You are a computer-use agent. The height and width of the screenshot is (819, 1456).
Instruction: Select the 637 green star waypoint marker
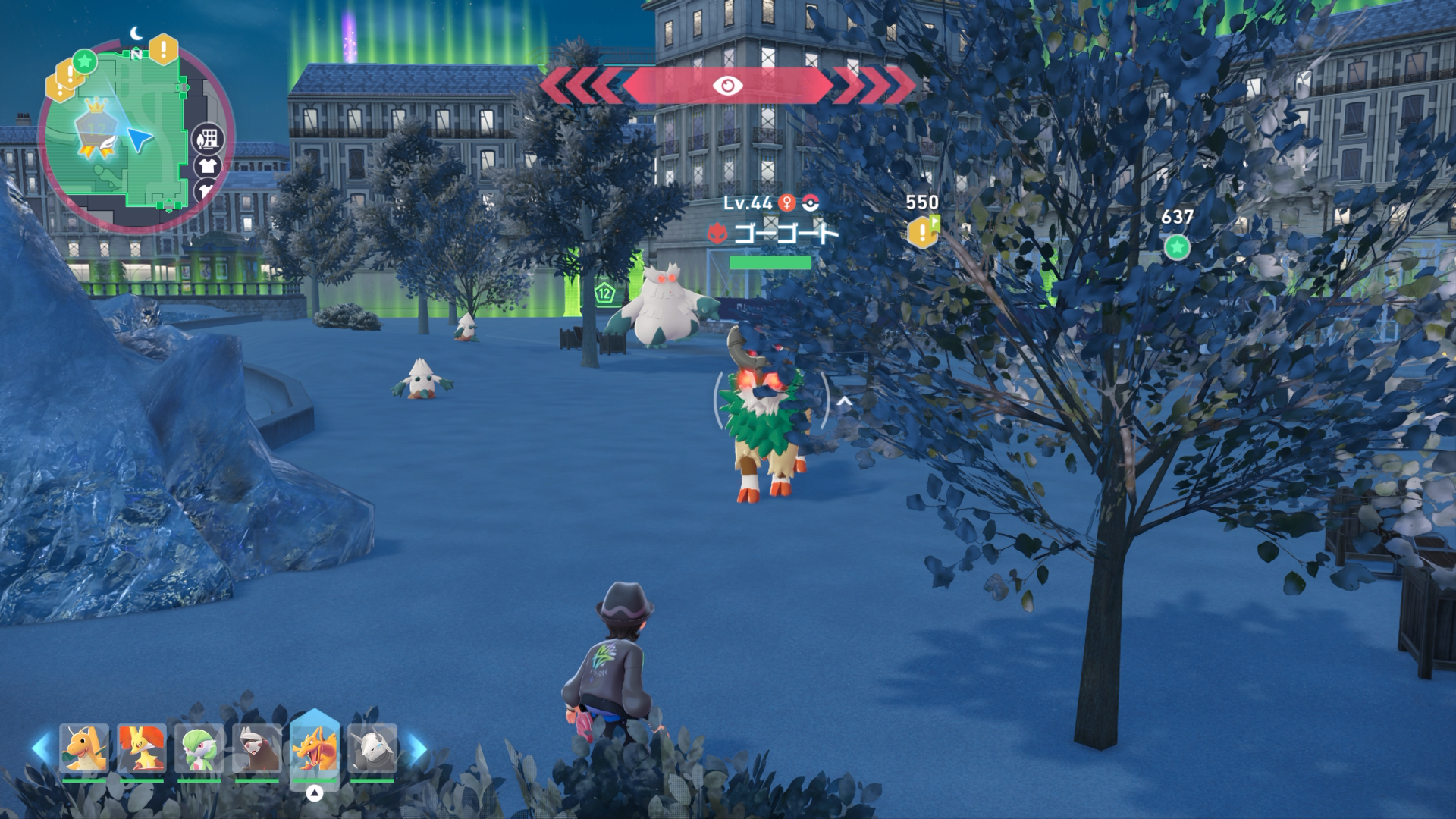(1177, 246)
